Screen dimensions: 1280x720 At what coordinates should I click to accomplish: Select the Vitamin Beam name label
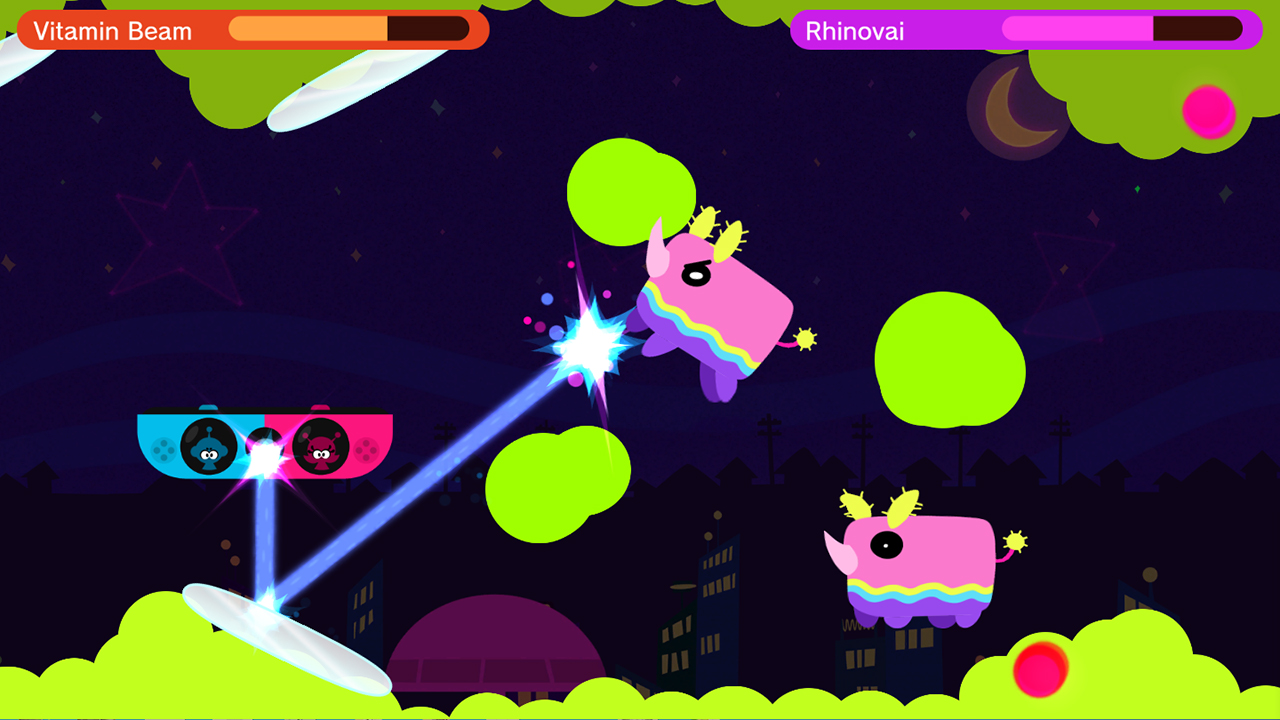click(112, 31)
